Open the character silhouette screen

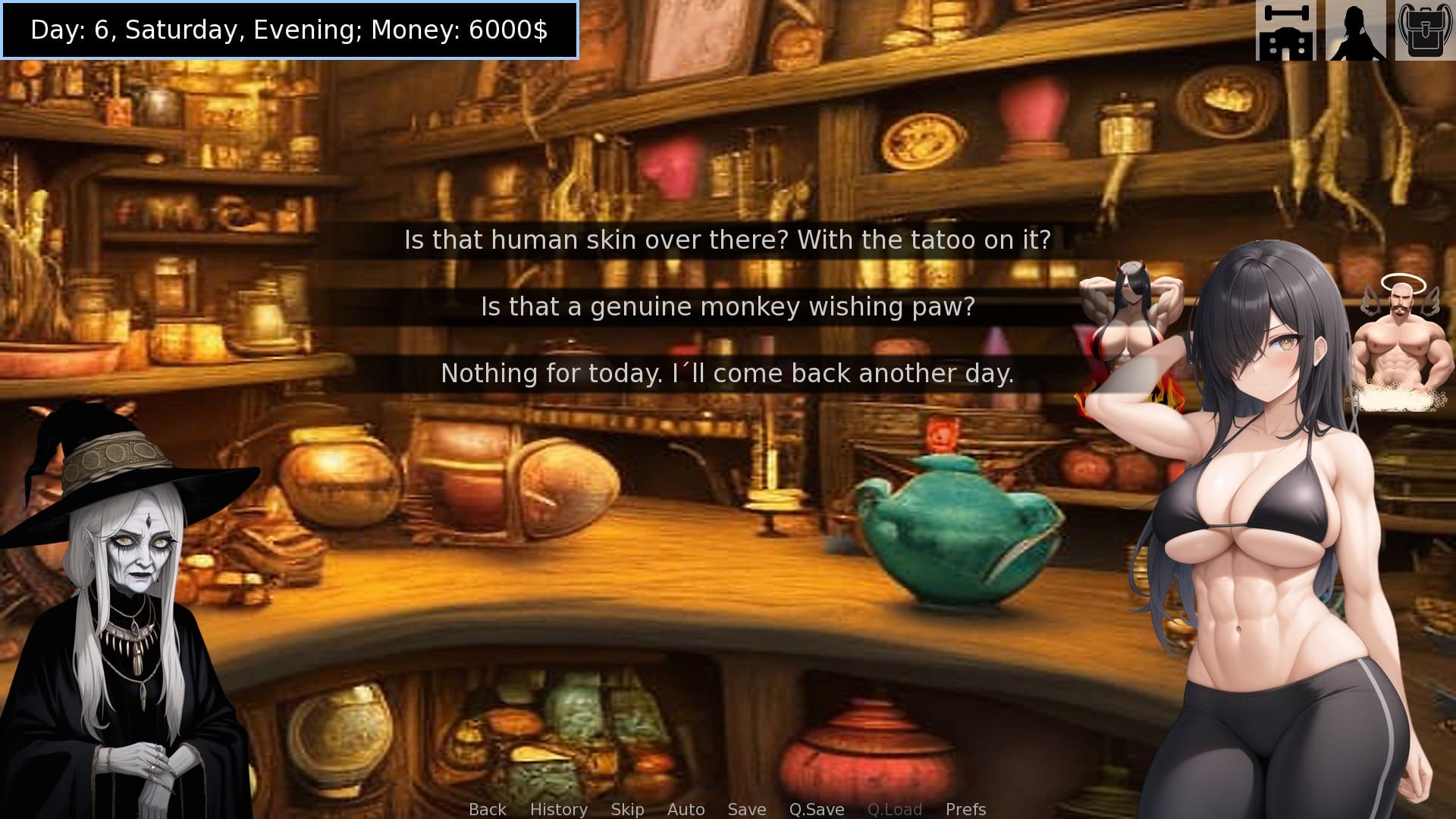pyautogui.click(x=1355, y=30)
